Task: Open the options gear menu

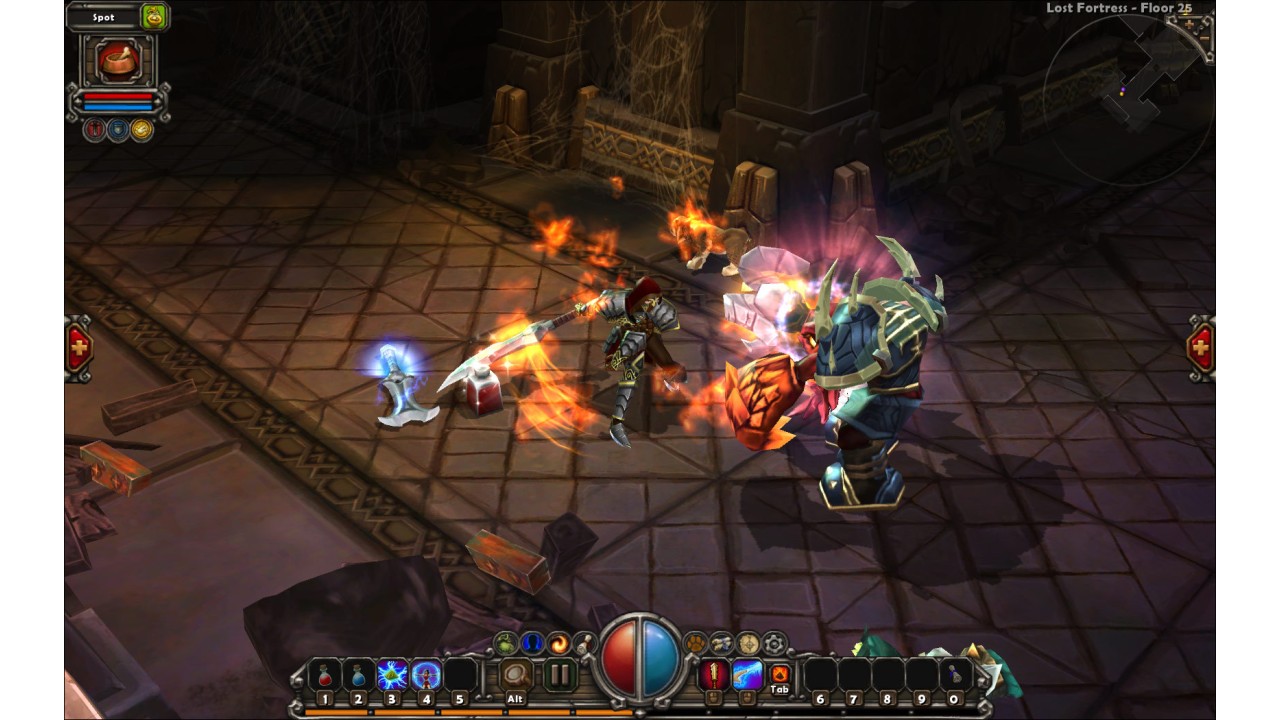Action: [773, 643]
